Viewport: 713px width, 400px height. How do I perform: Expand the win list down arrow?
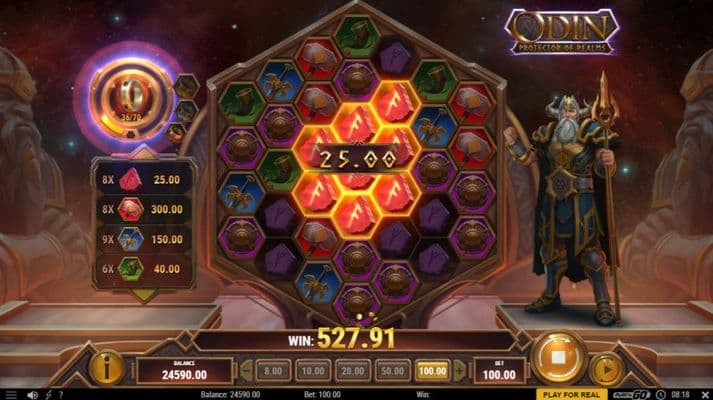(142, 295)
